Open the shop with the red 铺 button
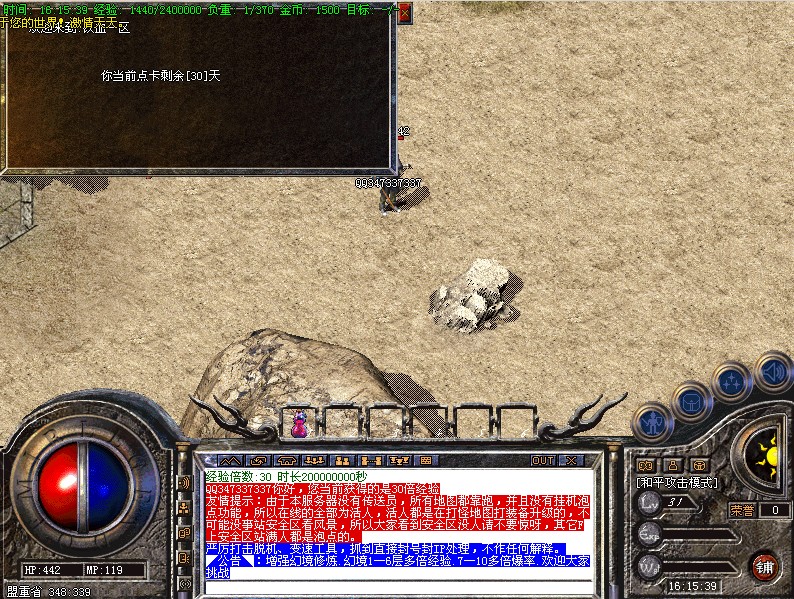 (x=764, y=567)
